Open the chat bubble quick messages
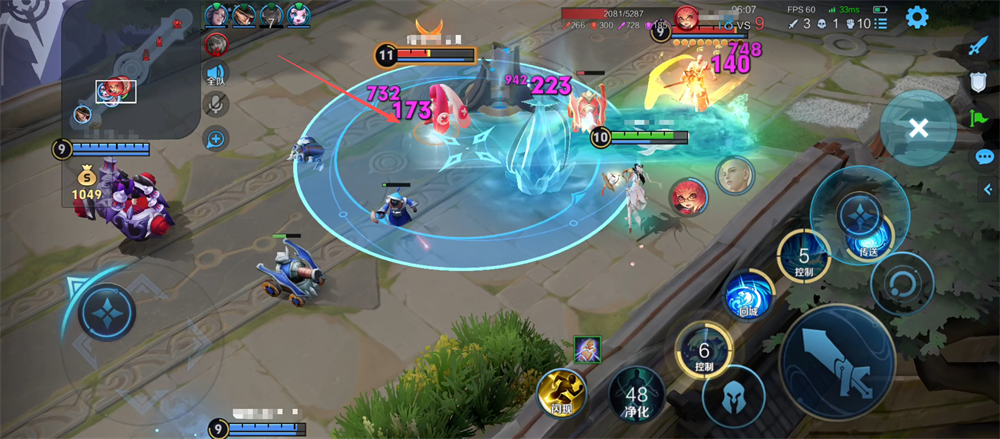 pyautogui.click(x=984, y=157)
